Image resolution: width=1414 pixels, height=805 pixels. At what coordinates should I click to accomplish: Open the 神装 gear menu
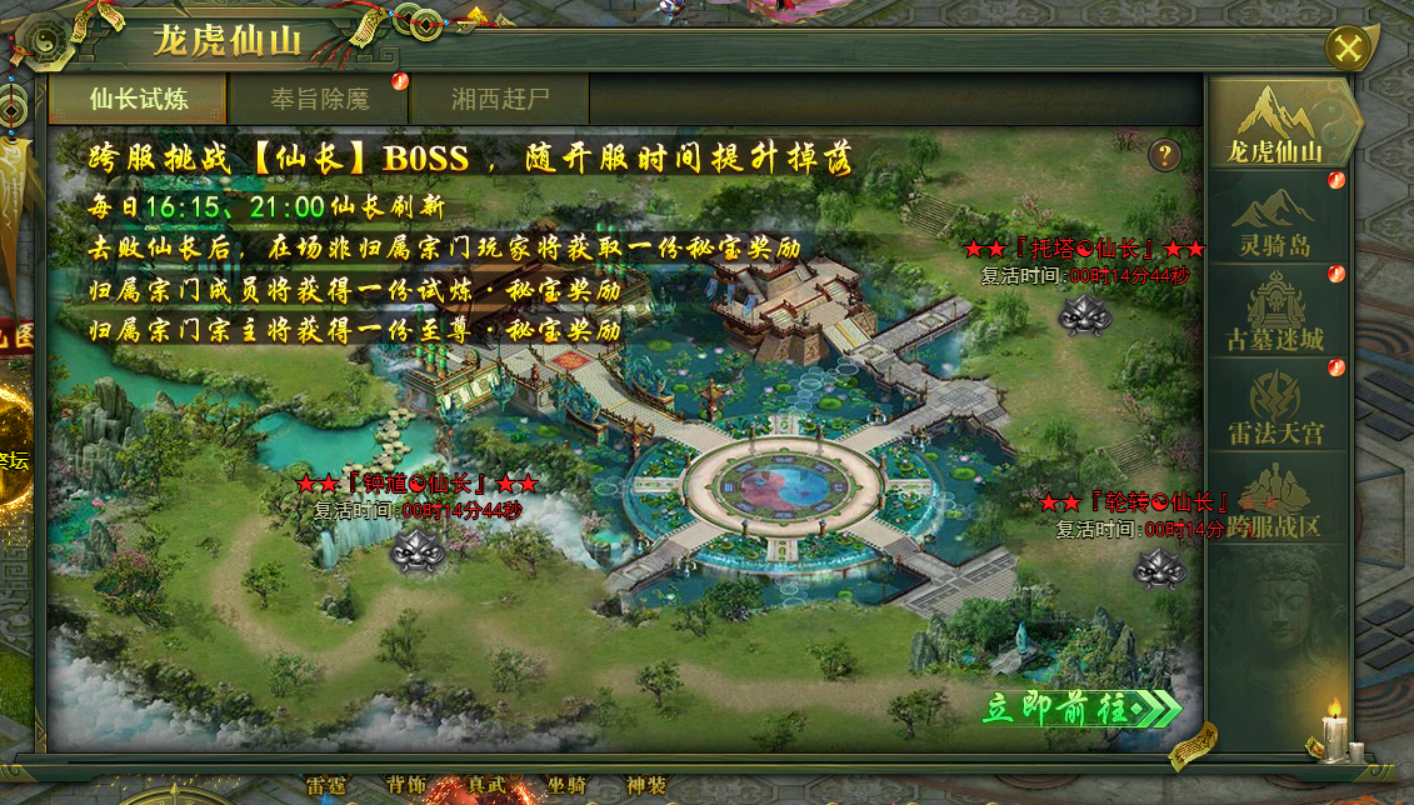click(646, 786)
